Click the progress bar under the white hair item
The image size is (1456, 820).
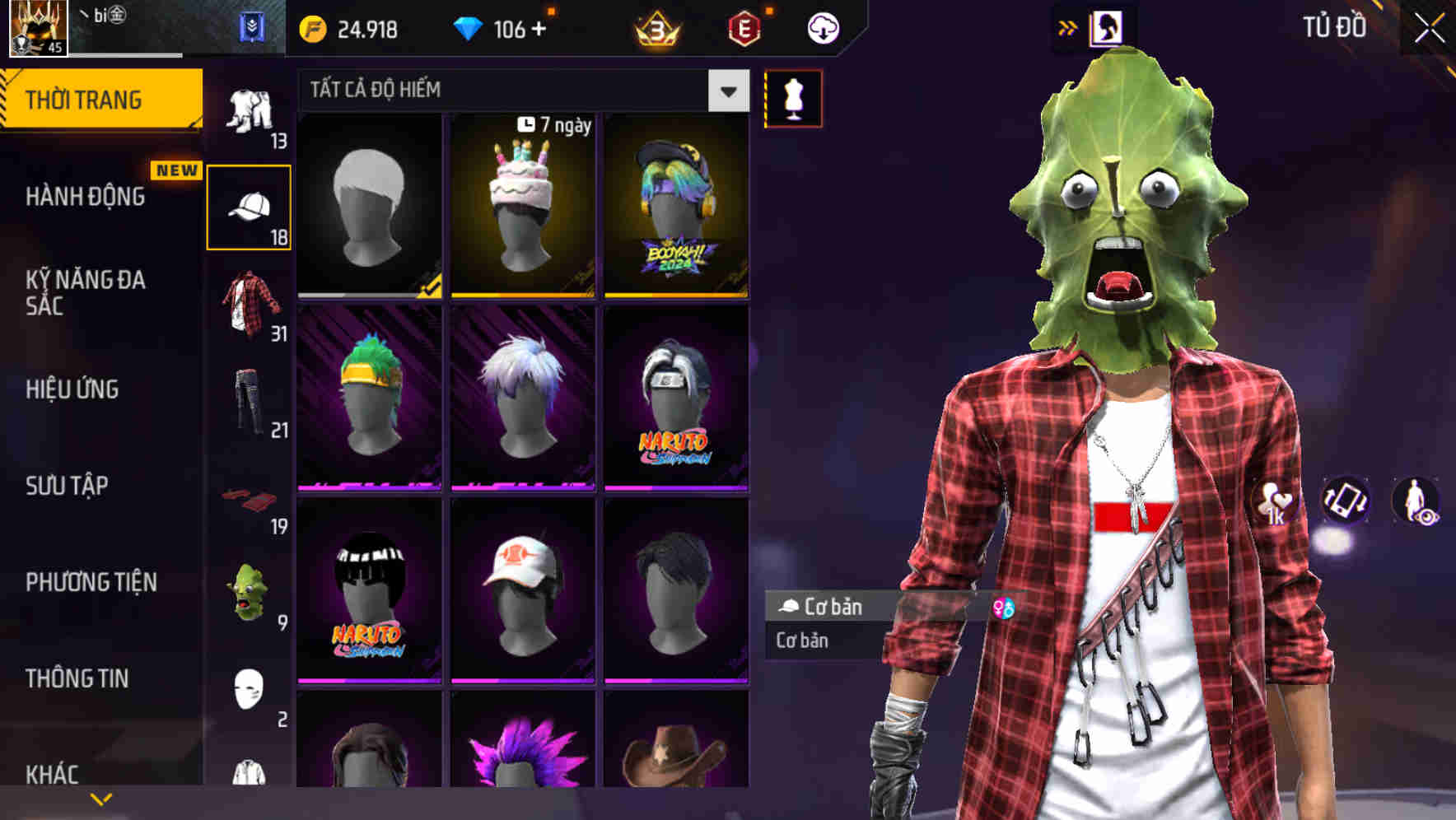click(368, 293)
